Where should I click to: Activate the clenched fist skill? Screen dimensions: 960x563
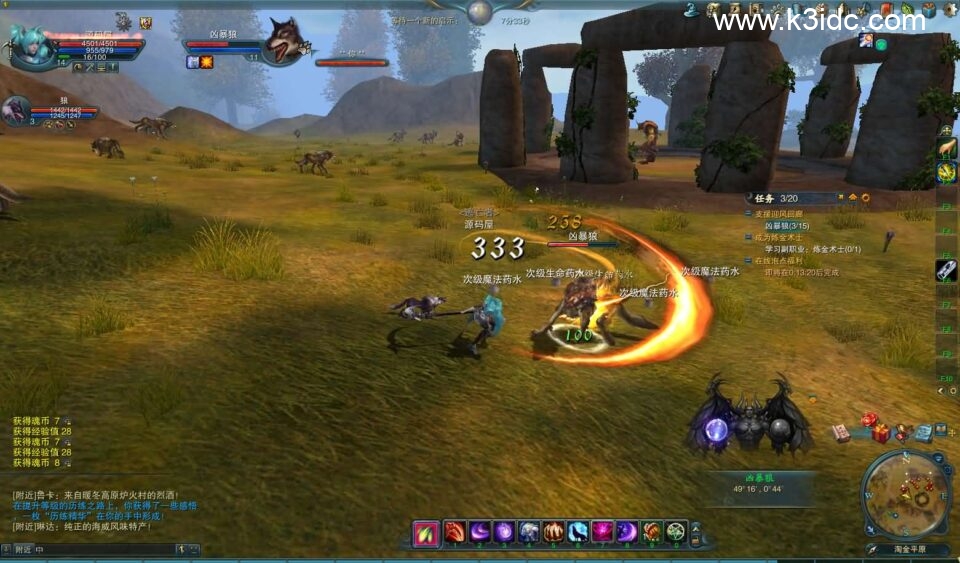pyautogui.click(x=553, y=533)
